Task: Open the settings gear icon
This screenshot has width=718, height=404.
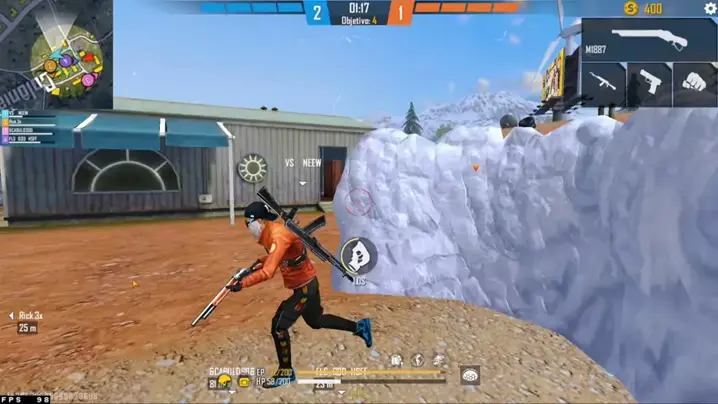Action: pos(709,9)
